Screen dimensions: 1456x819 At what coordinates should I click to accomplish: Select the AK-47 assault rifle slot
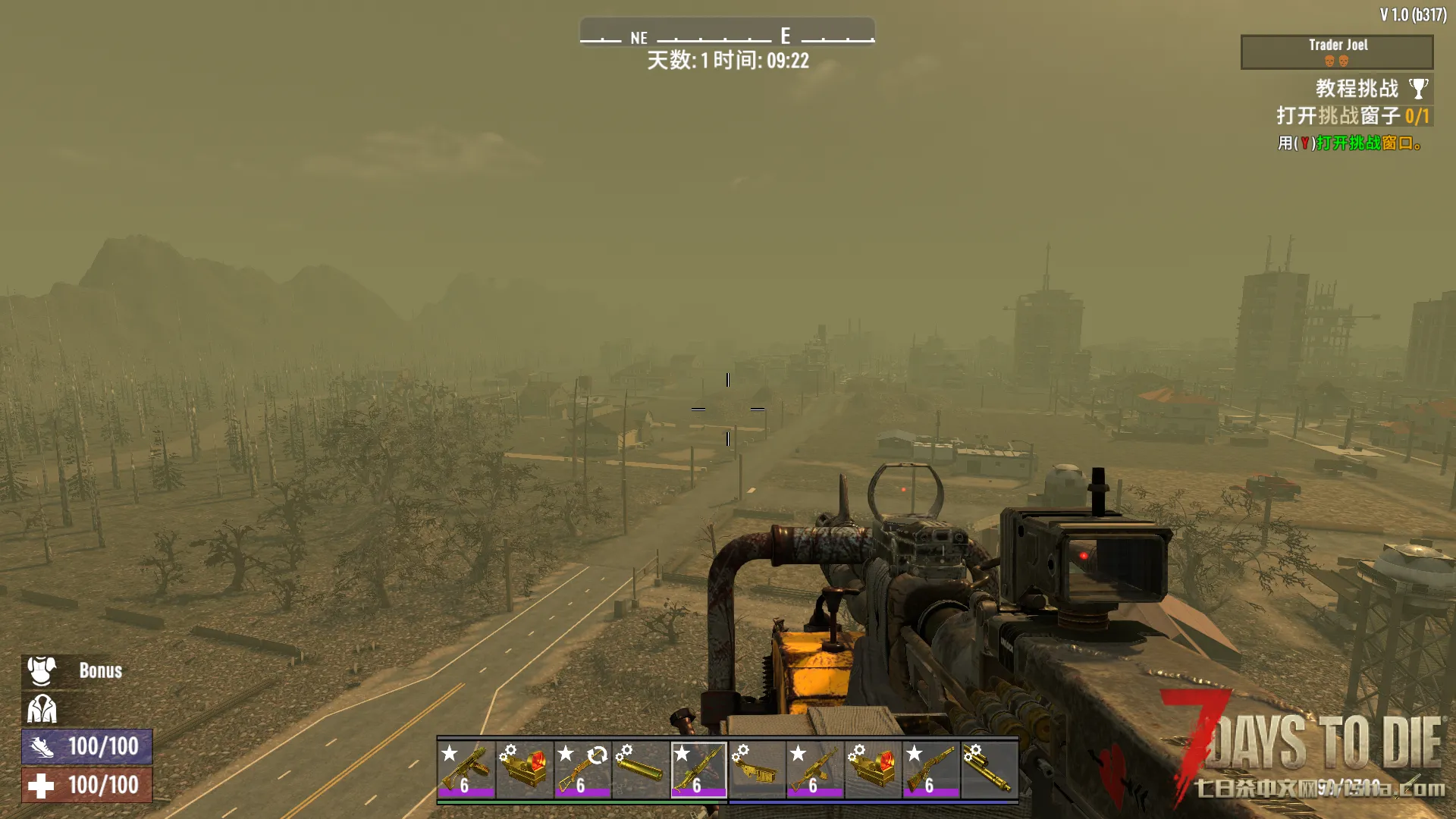click(814, 769)
